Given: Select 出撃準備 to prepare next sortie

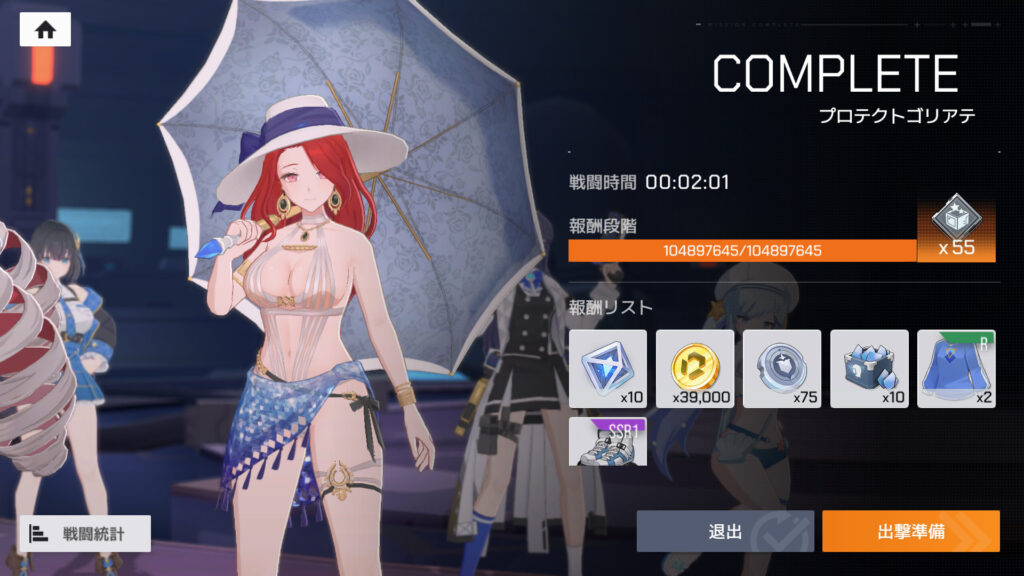Looking at the screenshot, I should pos(910,531).
